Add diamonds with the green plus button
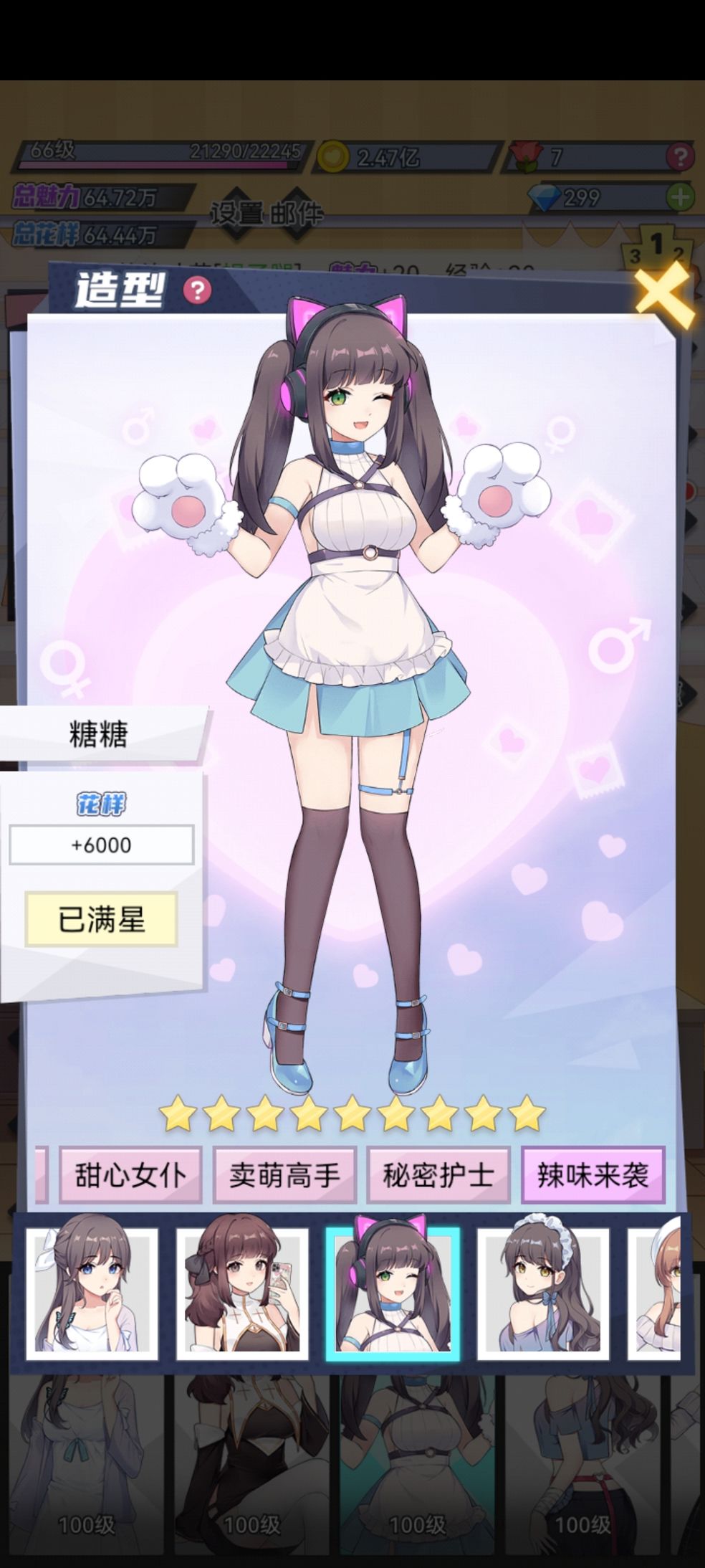Image resolution: width=705 pixels, height=1568 pixels. point(680,196)
